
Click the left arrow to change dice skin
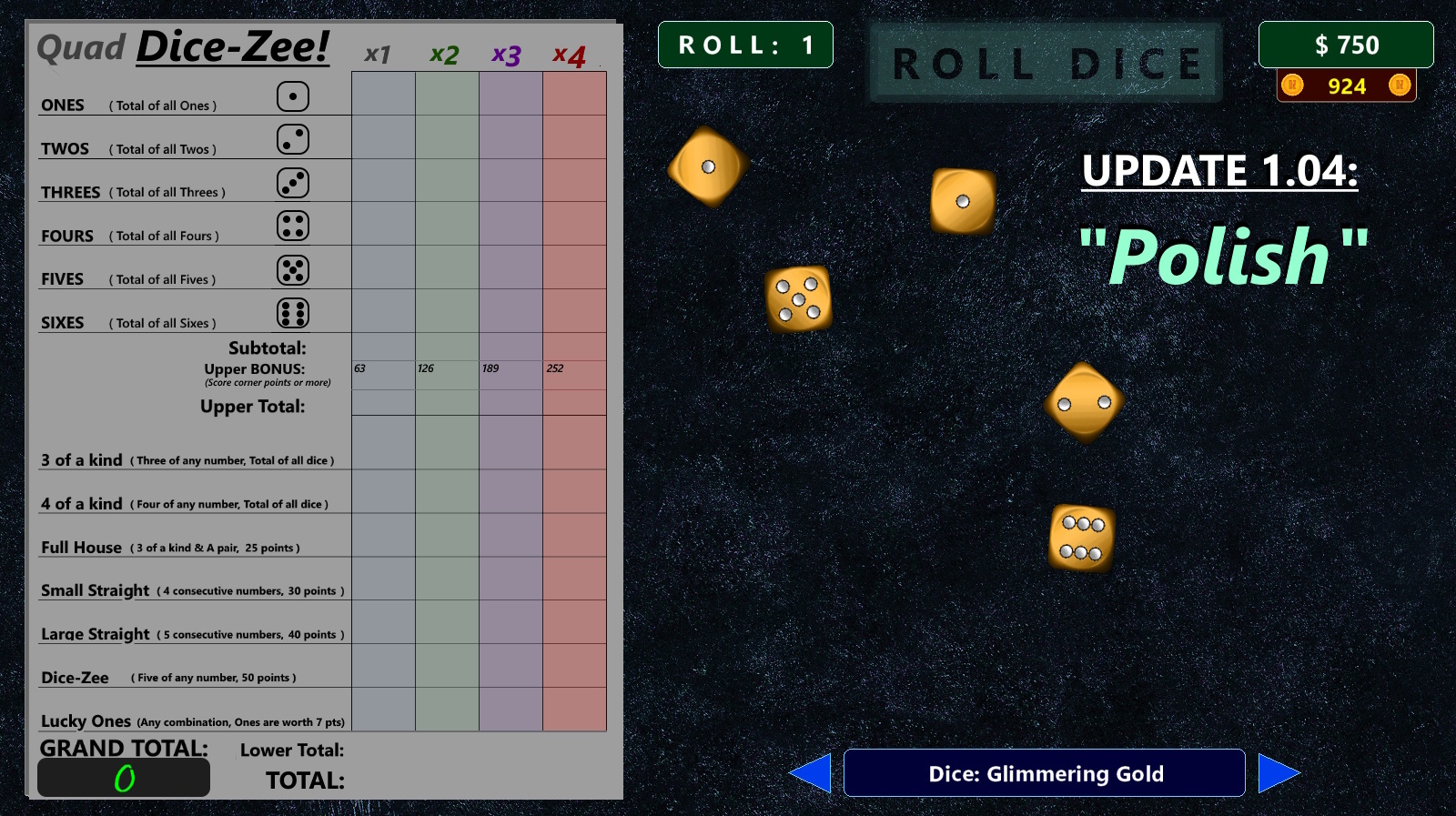816,772
